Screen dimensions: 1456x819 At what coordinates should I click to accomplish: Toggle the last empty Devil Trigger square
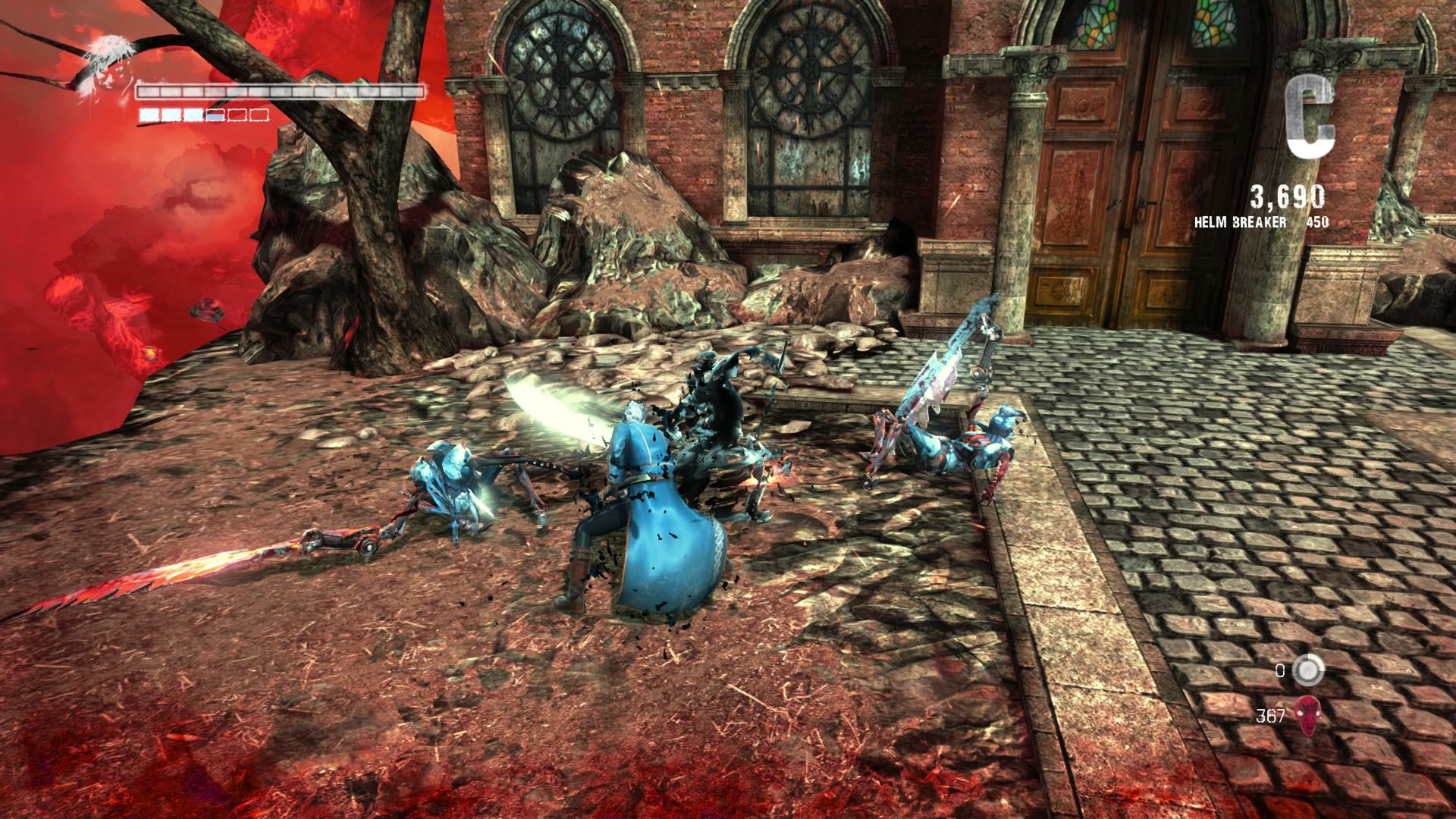click(x=259, y=115)
